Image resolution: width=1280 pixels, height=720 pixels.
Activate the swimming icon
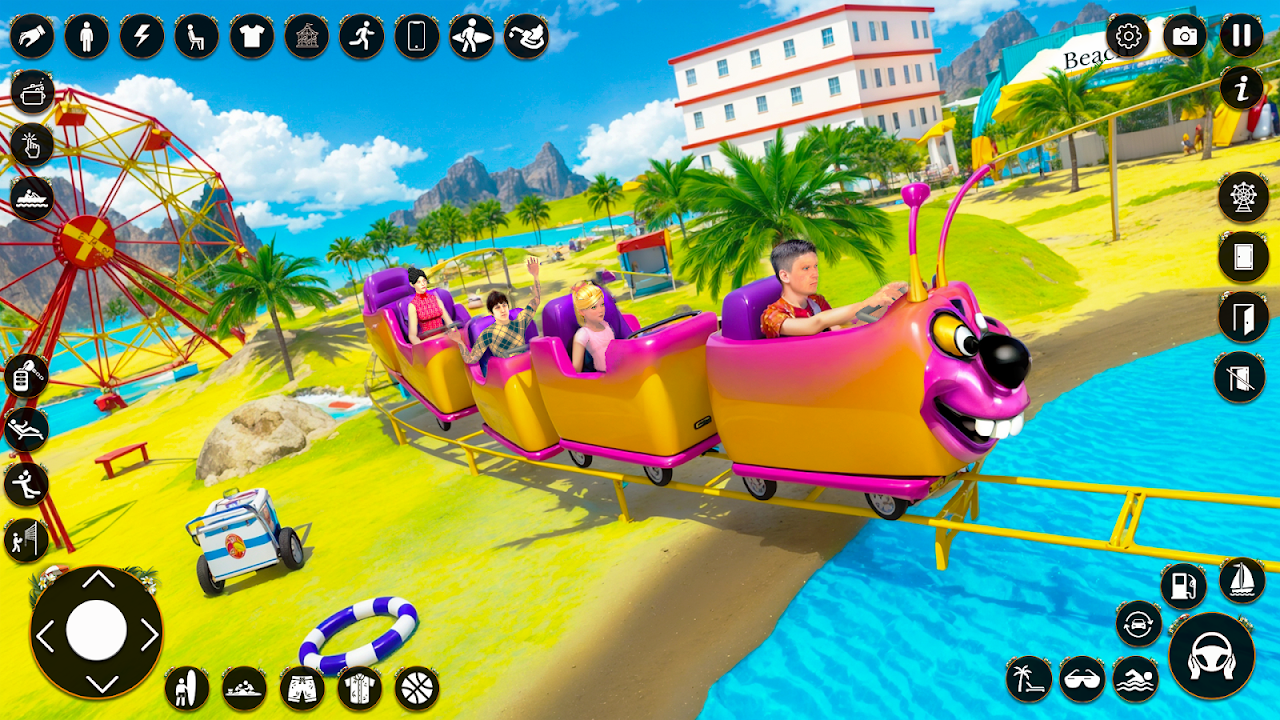(1135, 679)
